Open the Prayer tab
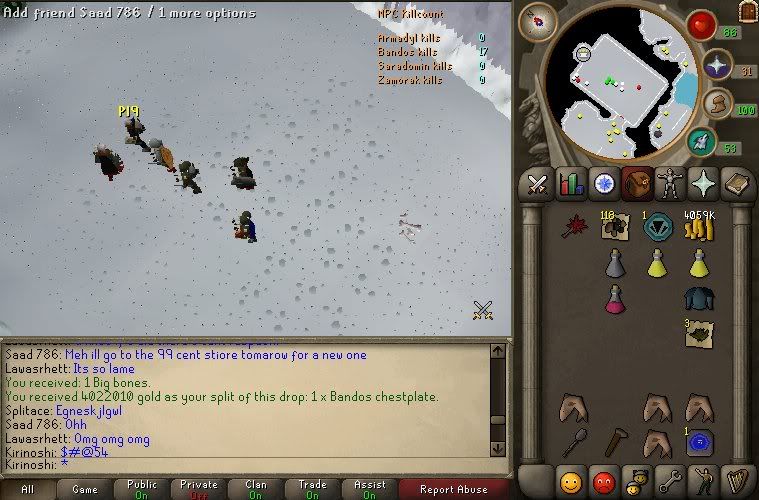Viewport: 759px width, 500px height. (702, 183)
